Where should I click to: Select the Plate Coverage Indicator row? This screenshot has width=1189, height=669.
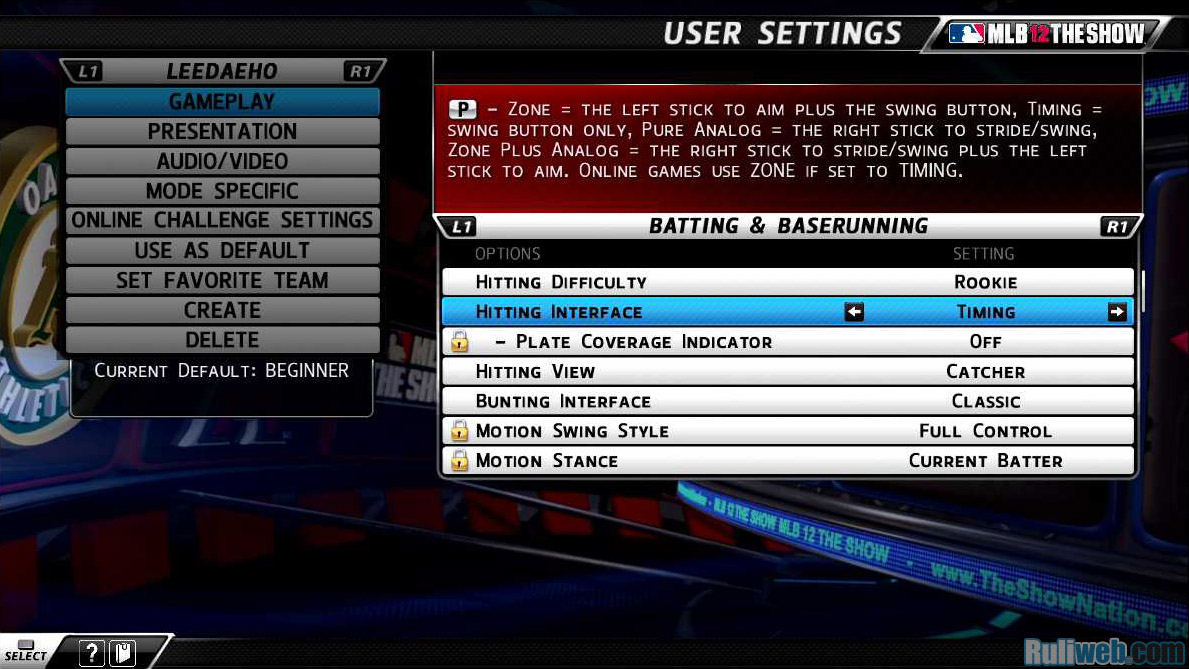pos(787,342)
